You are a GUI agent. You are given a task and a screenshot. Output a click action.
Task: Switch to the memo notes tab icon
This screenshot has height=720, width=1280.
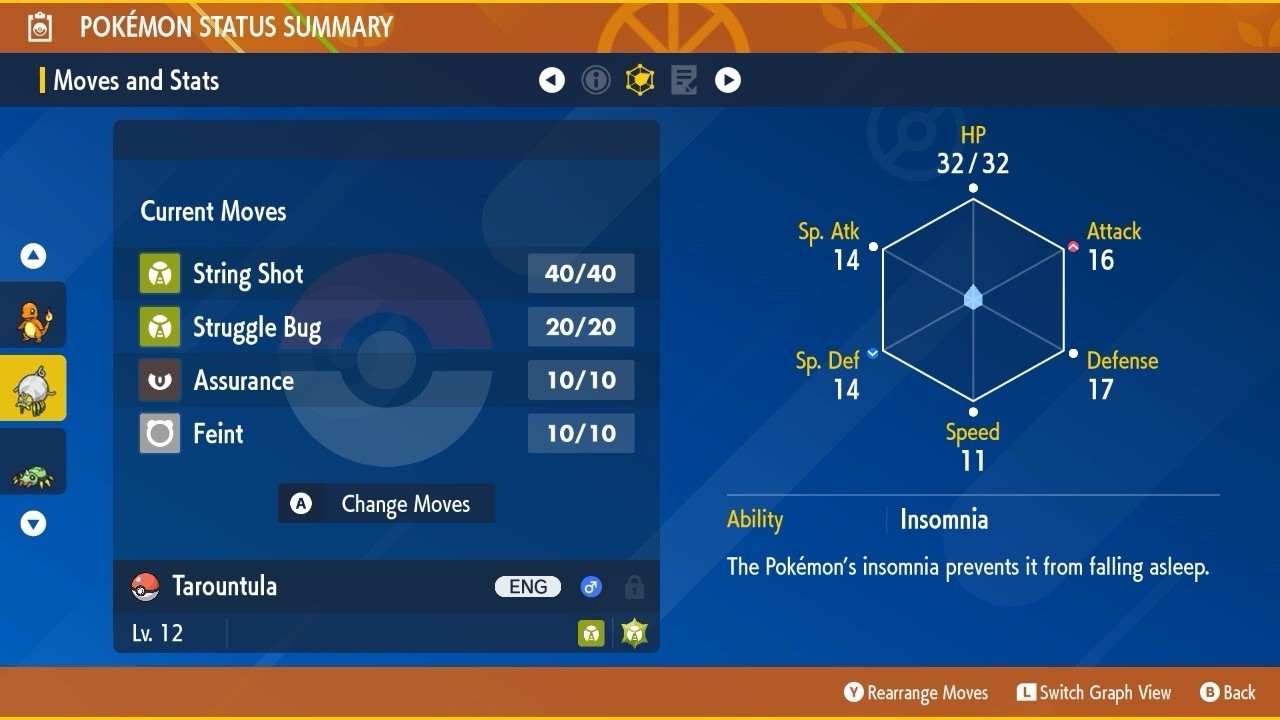pos(684,80)
